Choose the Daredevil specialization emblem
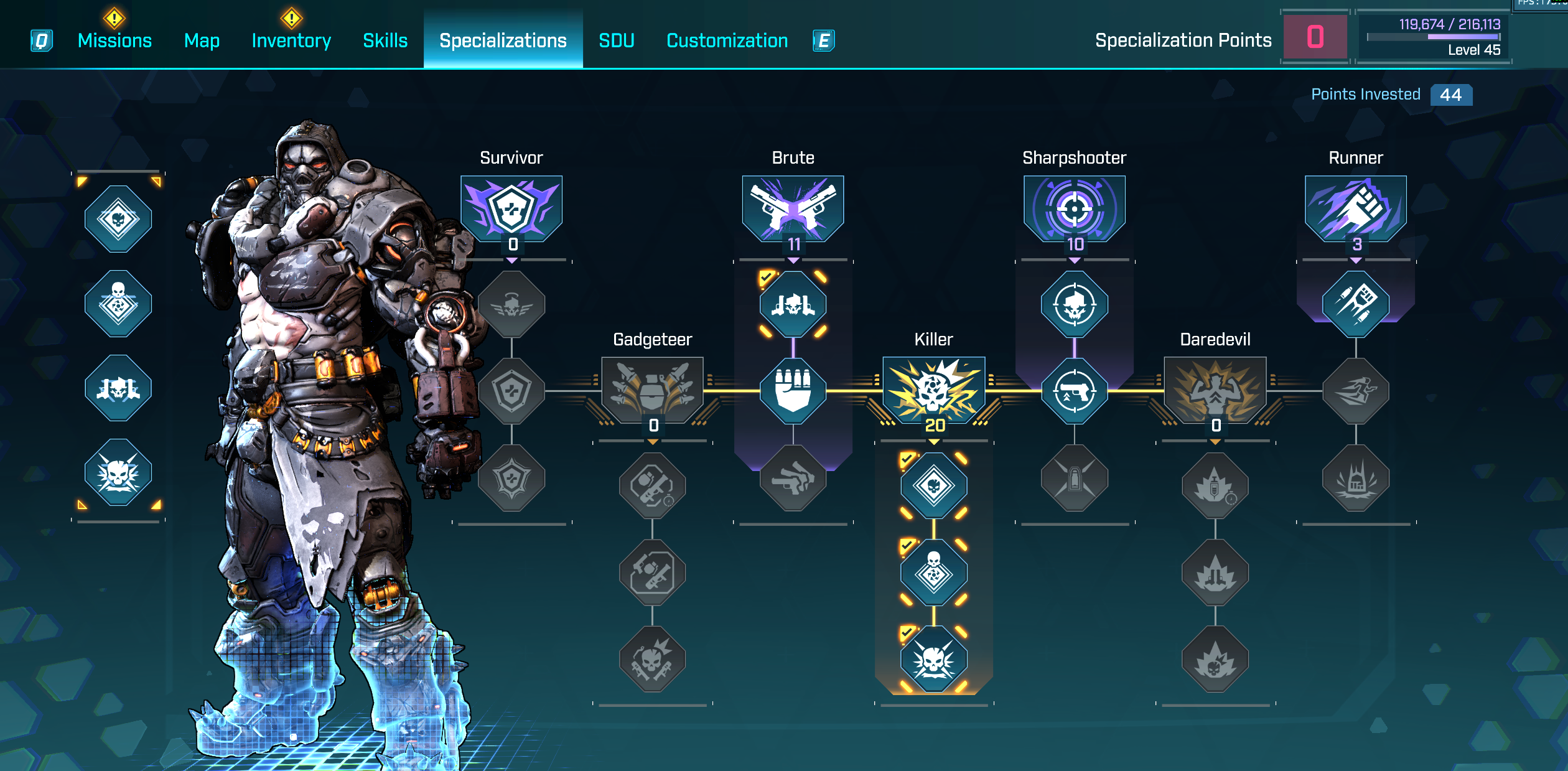 (x=1215, y=390)
